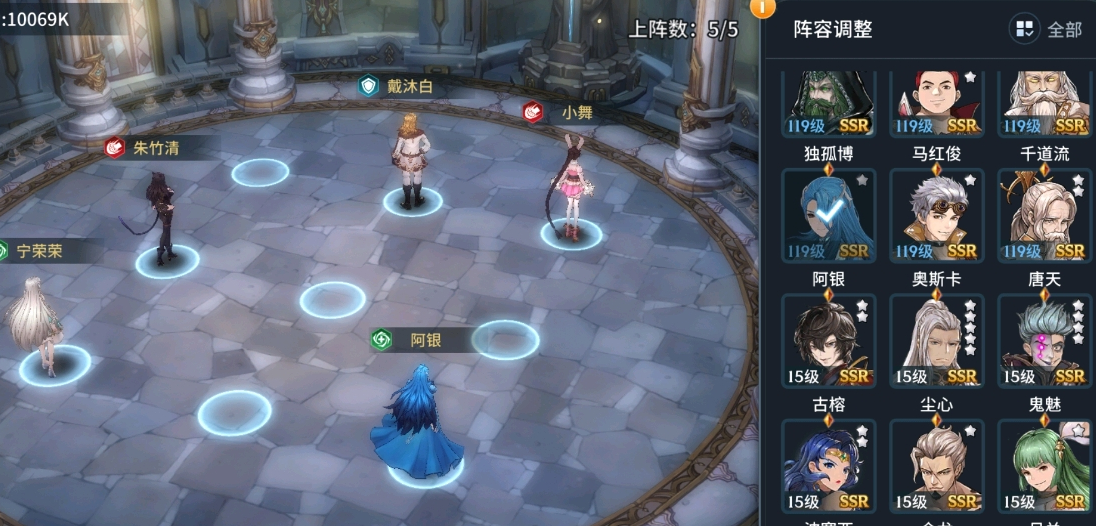1096x526 pixels.
Task: Select the 独孤博 hero portrait
Action: (828, 103)
